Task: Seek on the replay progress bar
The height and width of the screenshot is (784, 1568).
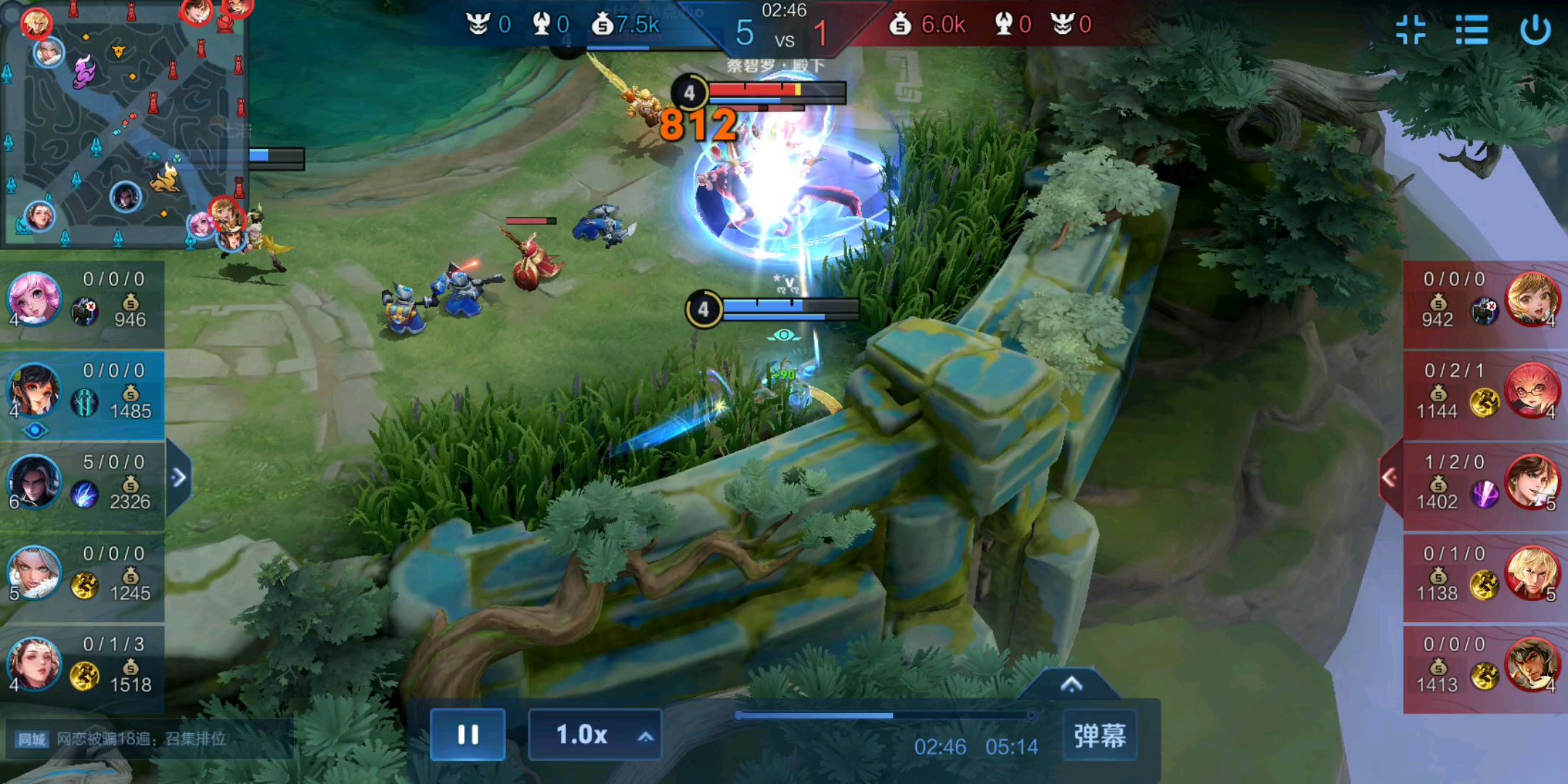Action: (884, 716)
